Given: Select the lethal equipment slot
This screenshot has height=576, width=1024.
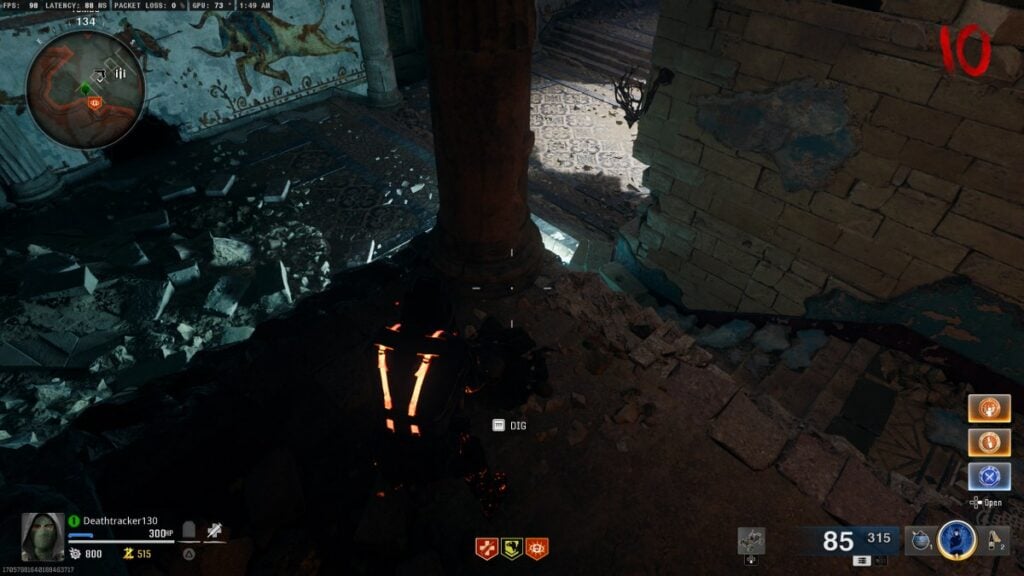Looking at the screenshot, I should point(993,540).
